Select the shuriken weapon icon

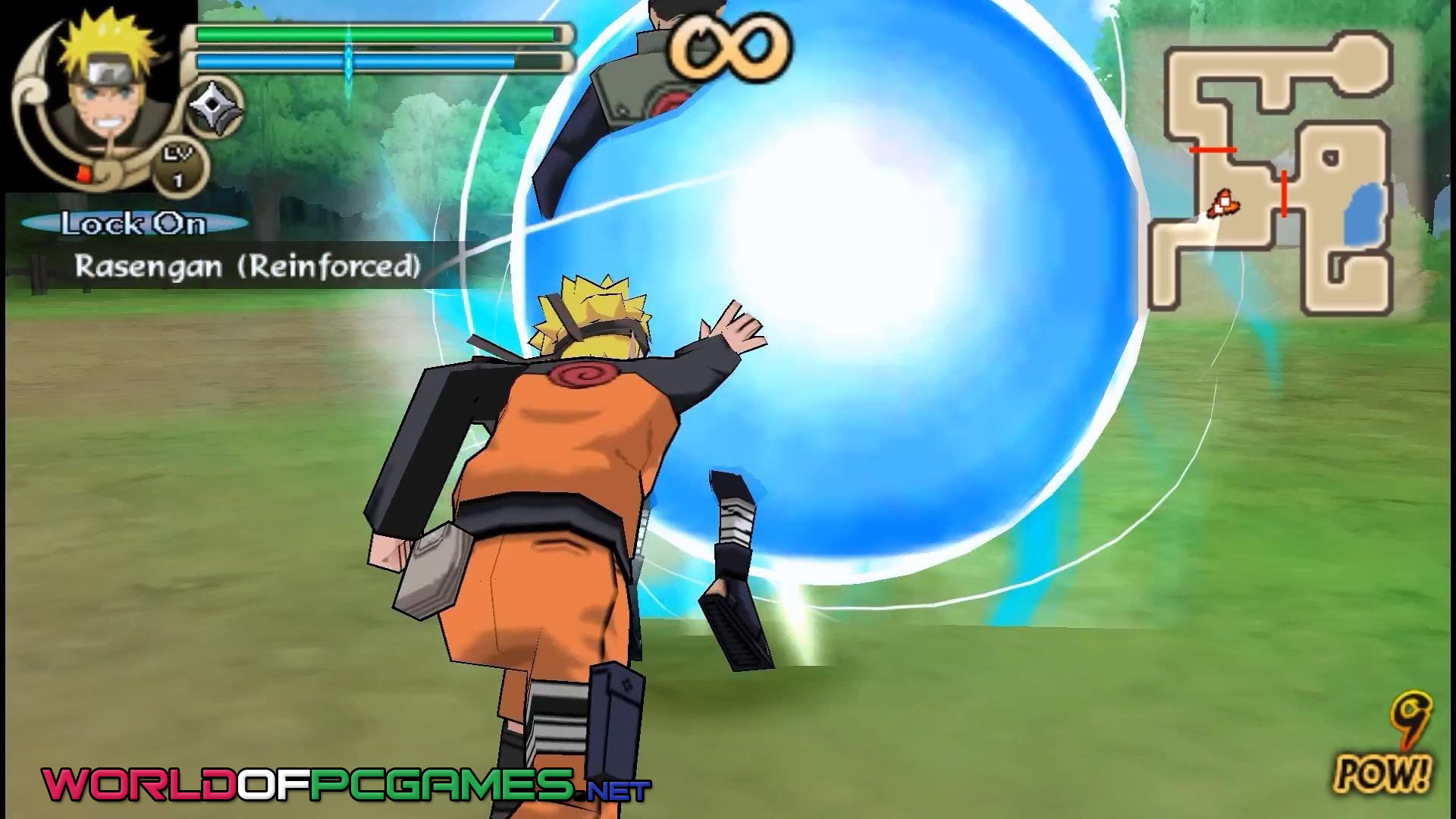pos(215,112)
